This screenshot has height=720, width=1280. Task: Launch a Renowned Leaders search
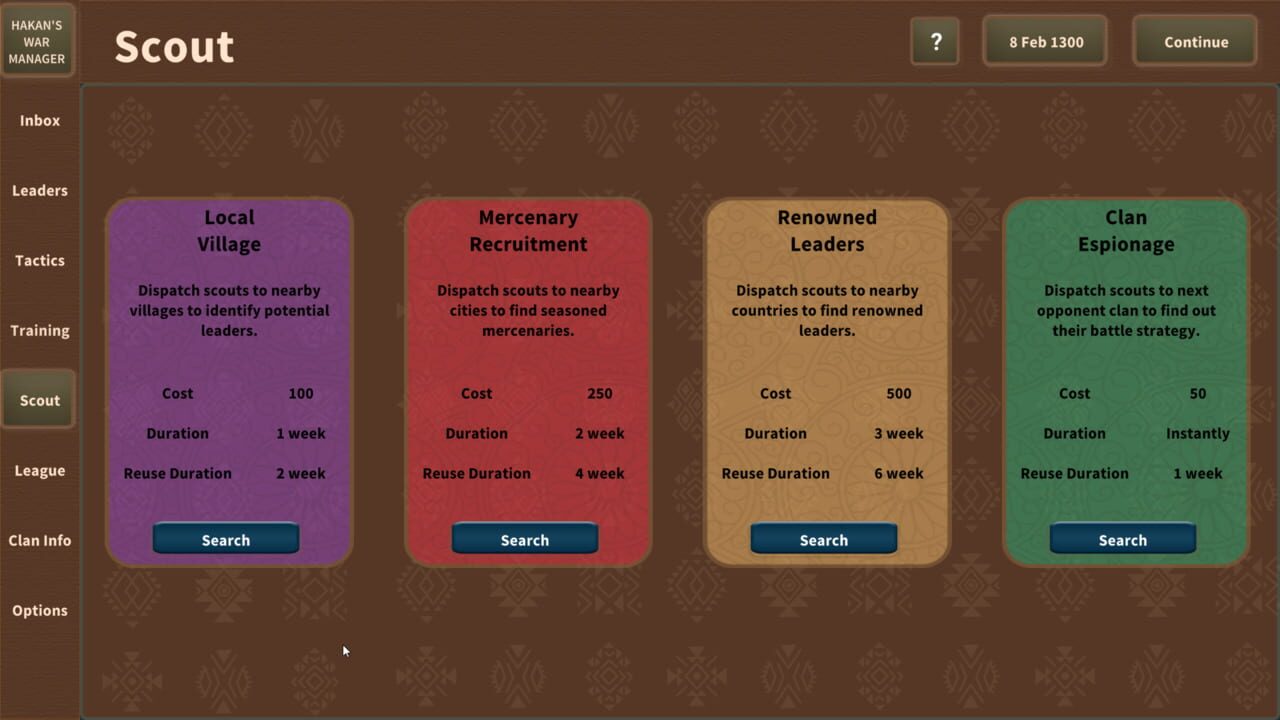823,539
